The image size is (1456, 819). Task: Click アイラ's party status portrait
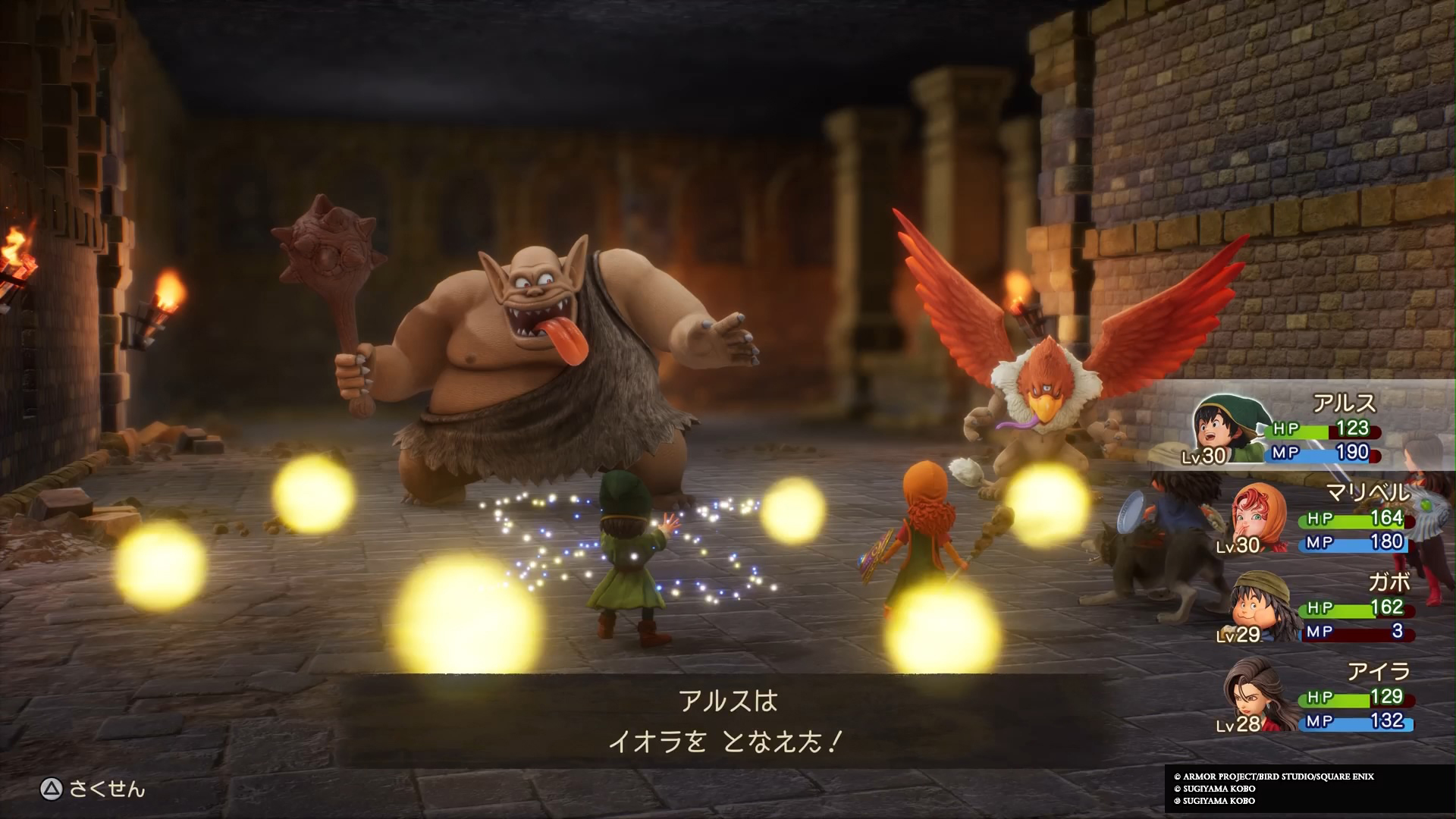click(x=1259, y=698)
